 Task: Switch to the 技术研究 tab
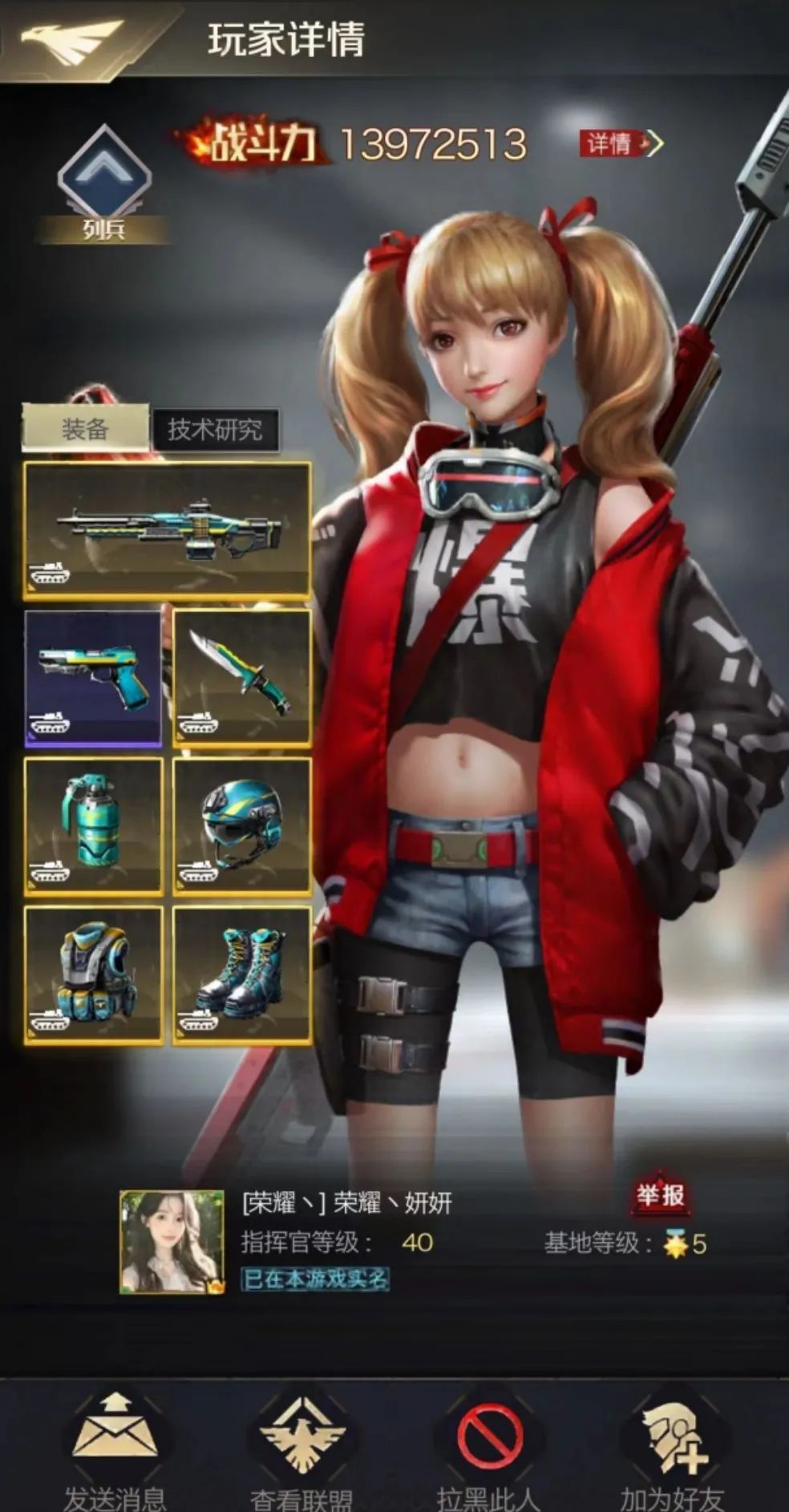[x=215, y=430]
